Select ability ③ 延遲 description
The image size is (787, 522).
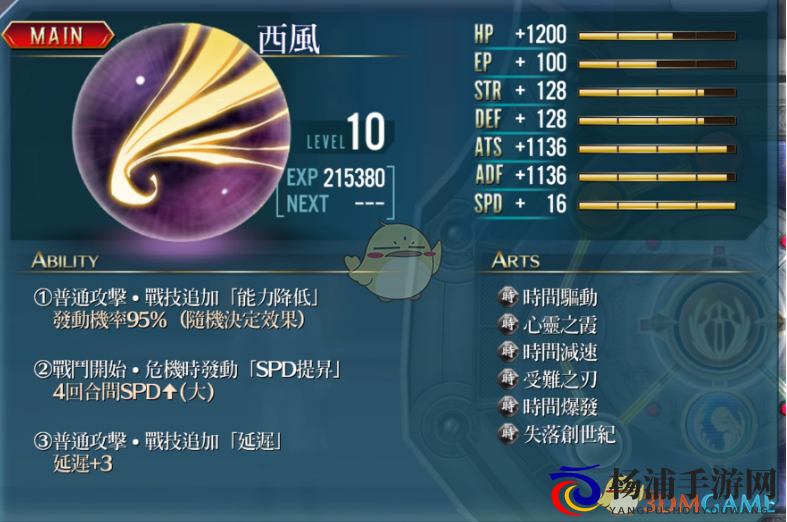click(160, 453)
